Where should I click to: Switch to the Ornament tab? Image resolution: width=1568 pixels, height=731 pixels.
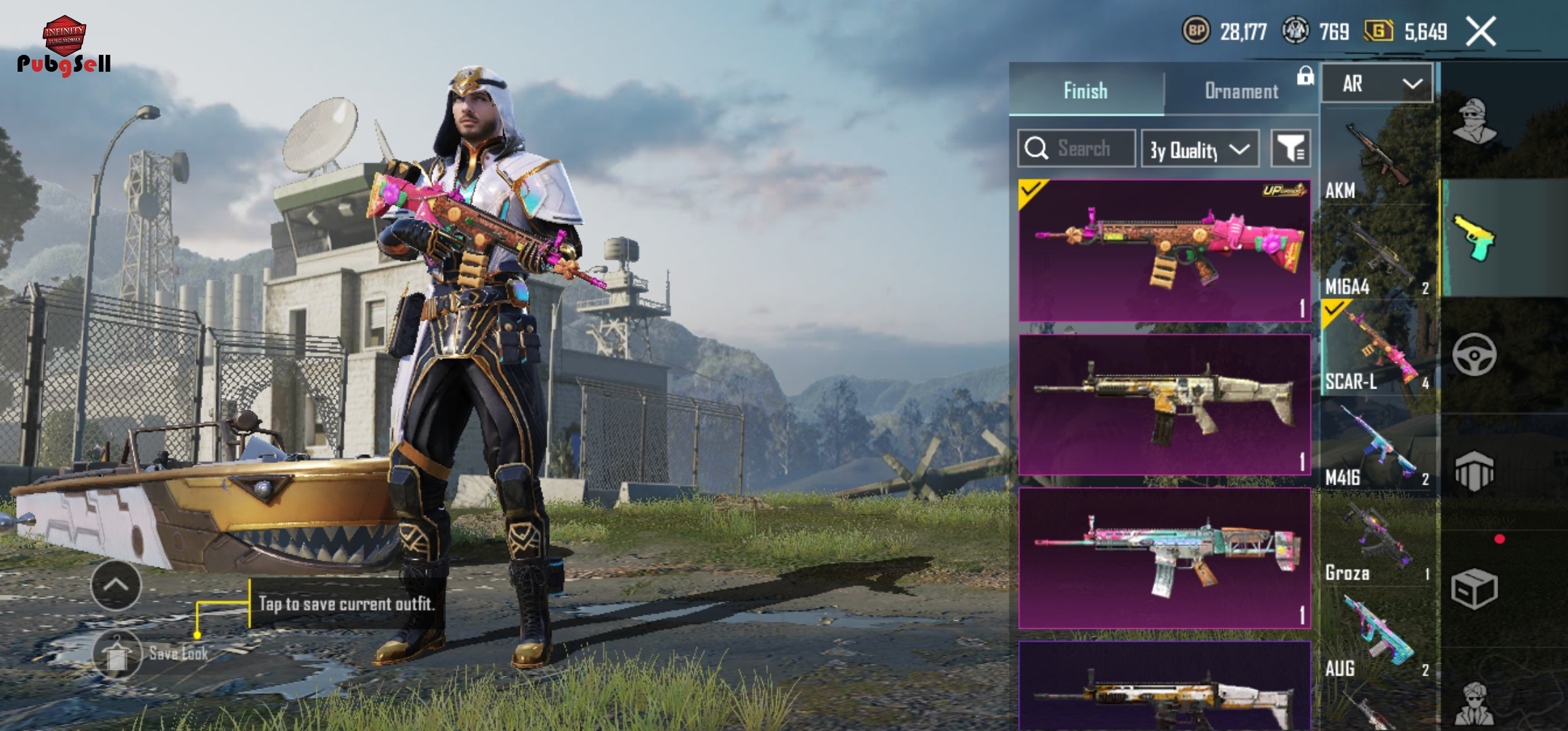[x=1241, y=91]
